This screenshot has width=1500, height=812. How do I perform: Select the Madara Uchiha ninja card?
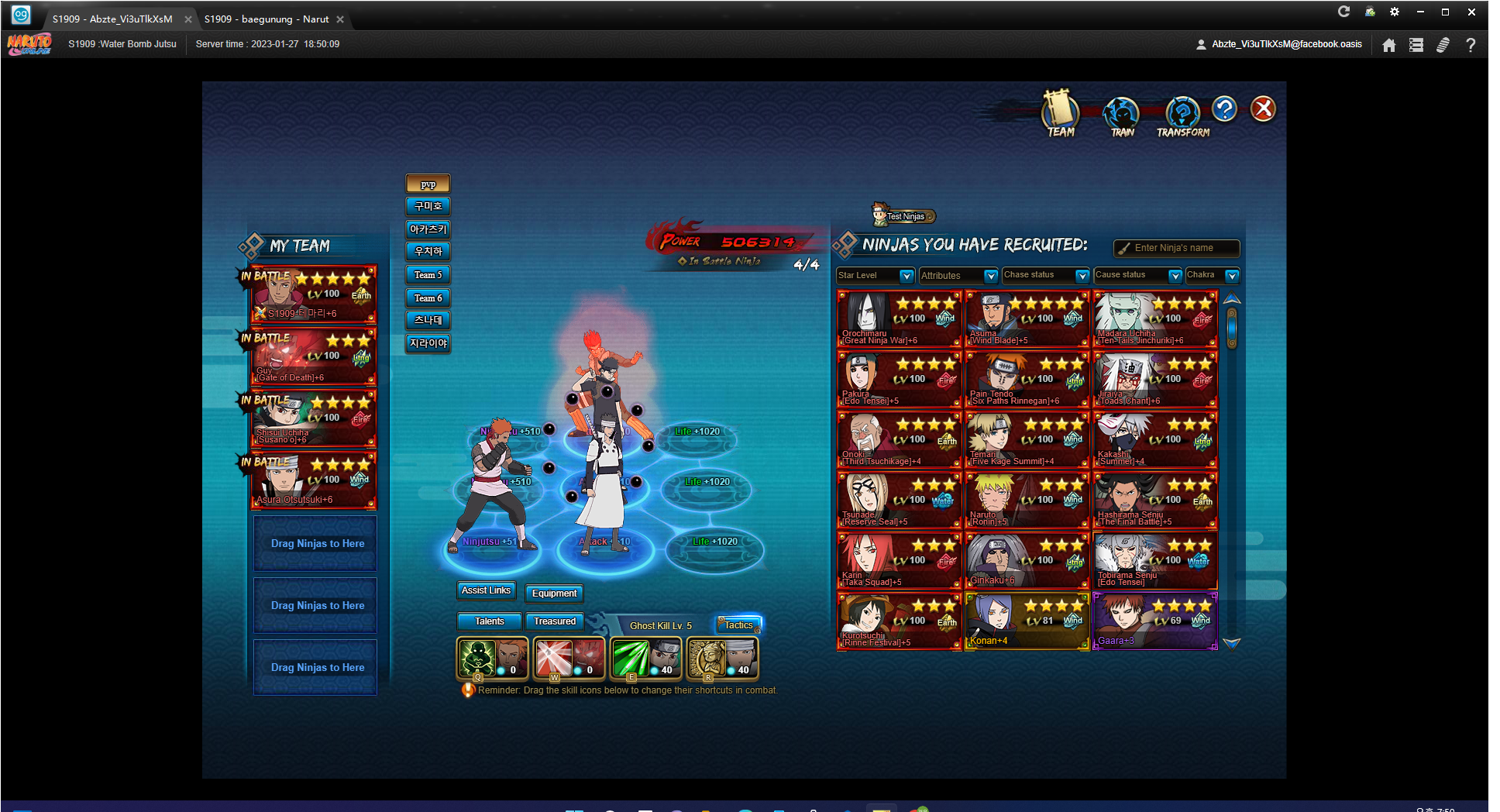click(1154, 318)
